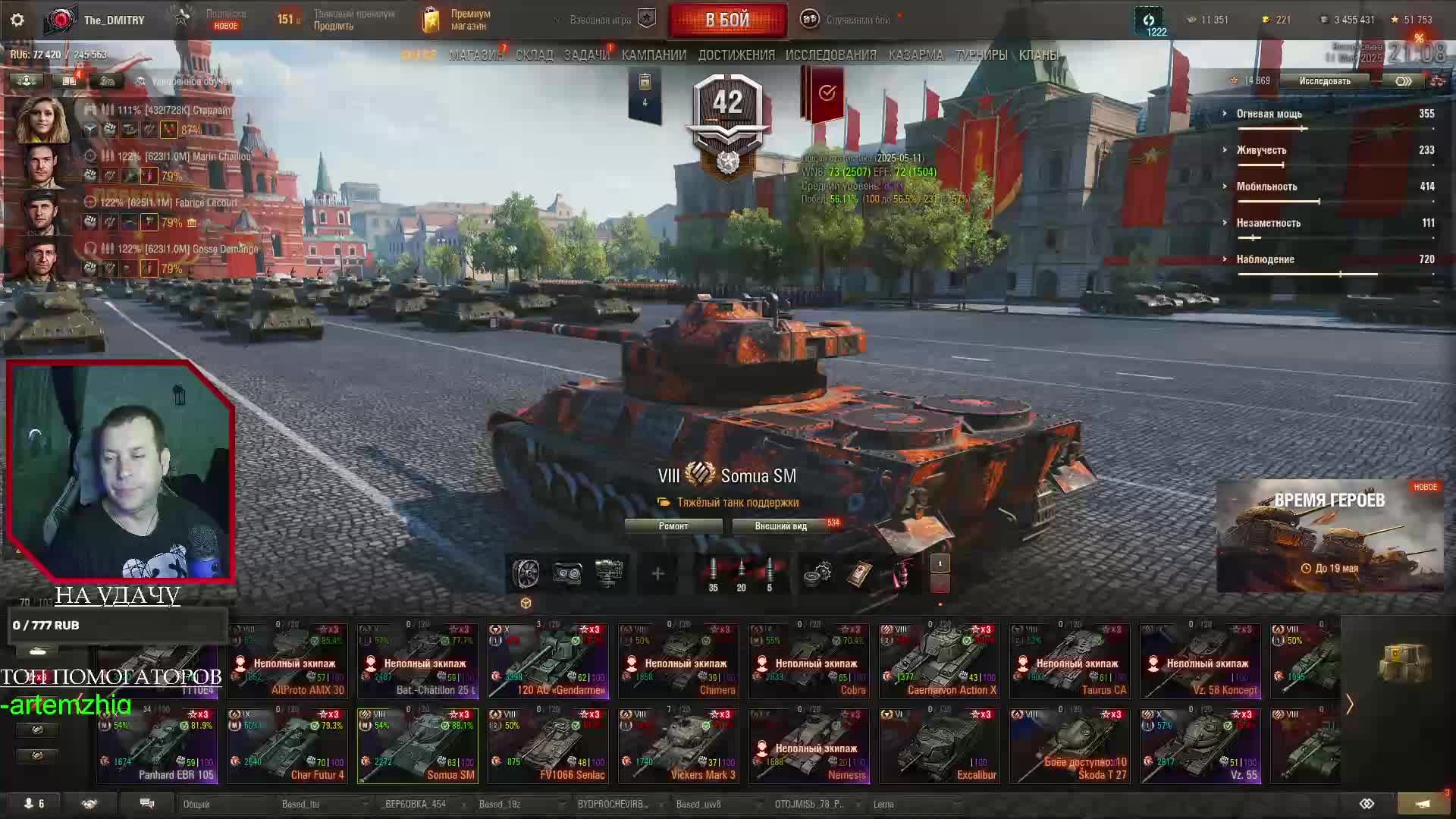Open the ИССЛЕДОВАНИЯ research tab
1456x819 pixels.
(x=830, y=55)
